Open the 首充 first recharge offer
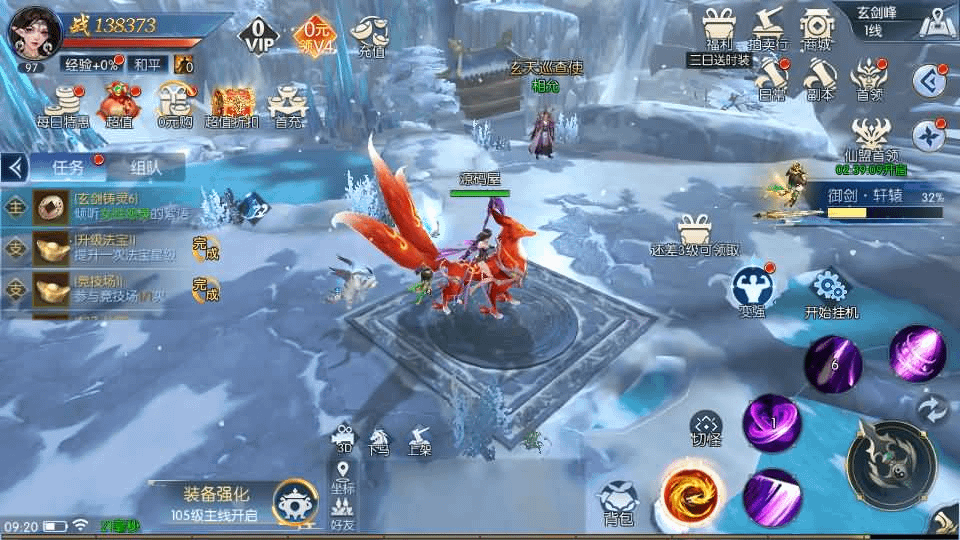 tap(289, 105)
